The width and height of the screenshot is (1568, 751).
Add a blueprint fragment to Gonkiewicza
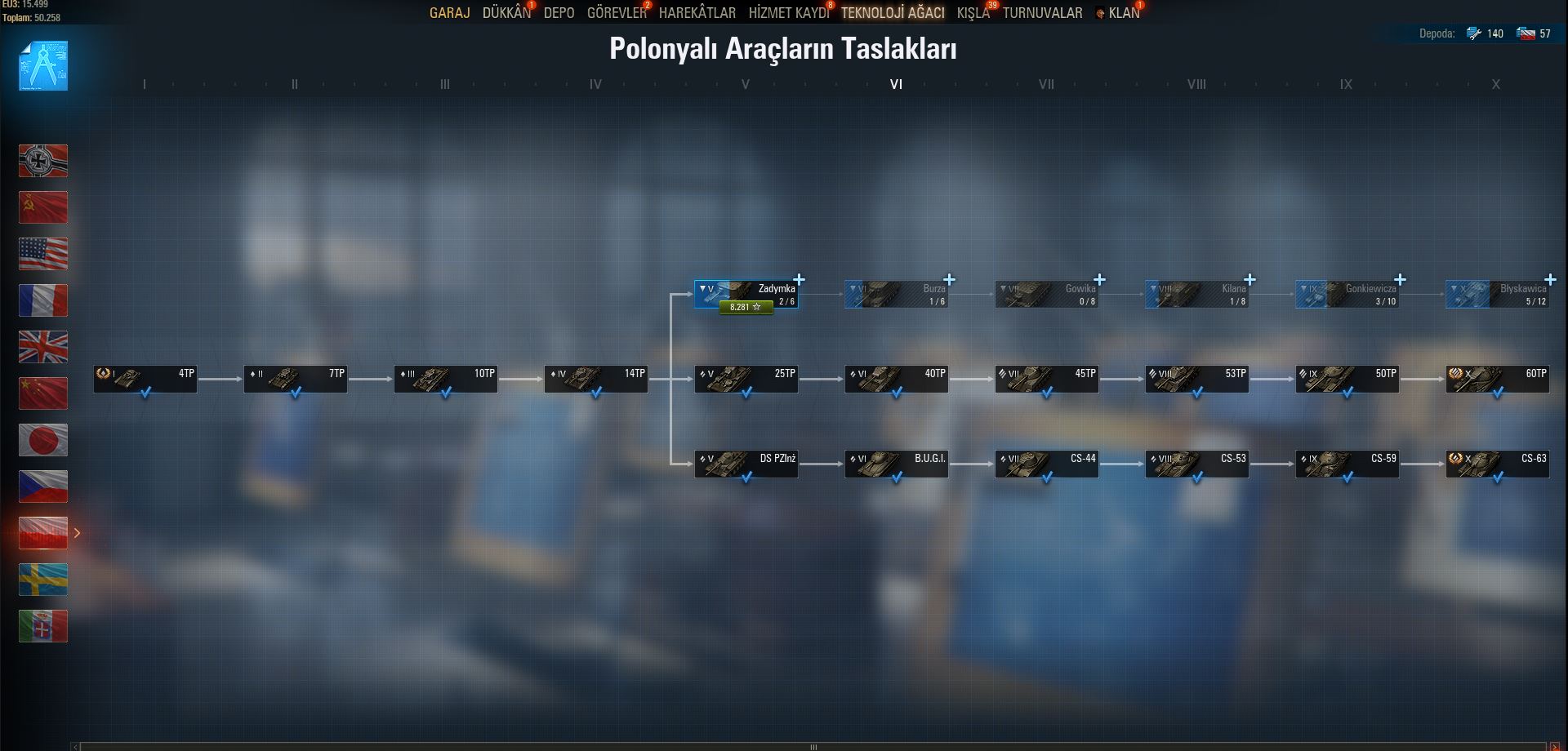point(1400,280)
